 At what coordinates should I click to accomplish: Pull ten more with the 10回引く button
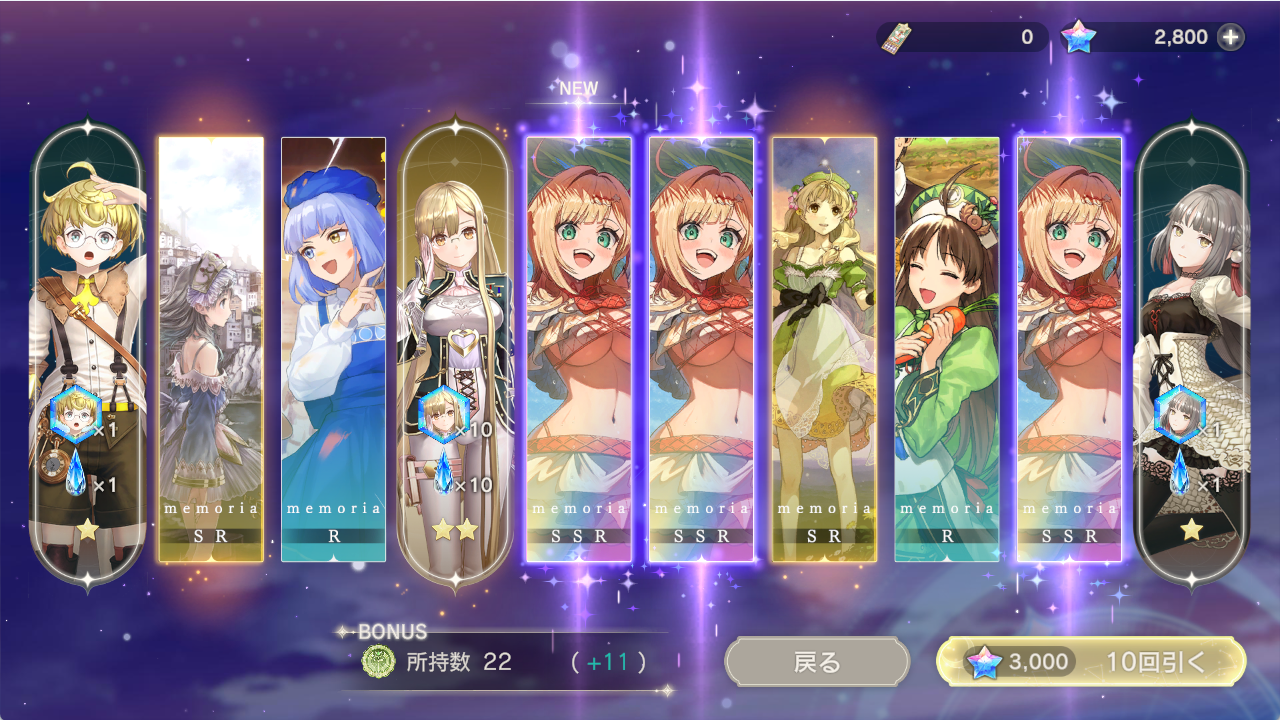1091,662
